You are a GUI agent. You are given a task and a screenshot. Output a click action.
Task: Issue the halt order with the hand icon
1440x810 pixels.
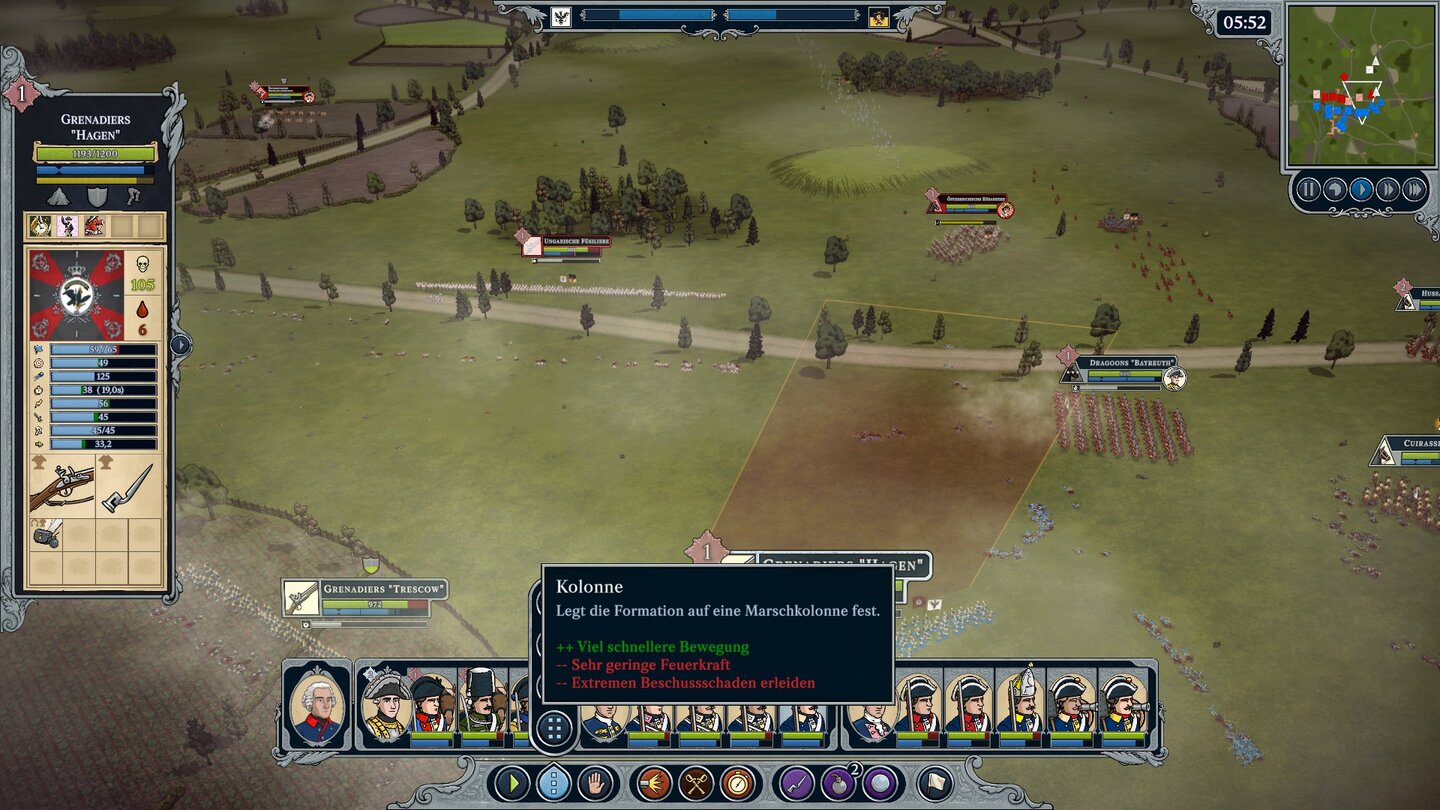point(596,783)
